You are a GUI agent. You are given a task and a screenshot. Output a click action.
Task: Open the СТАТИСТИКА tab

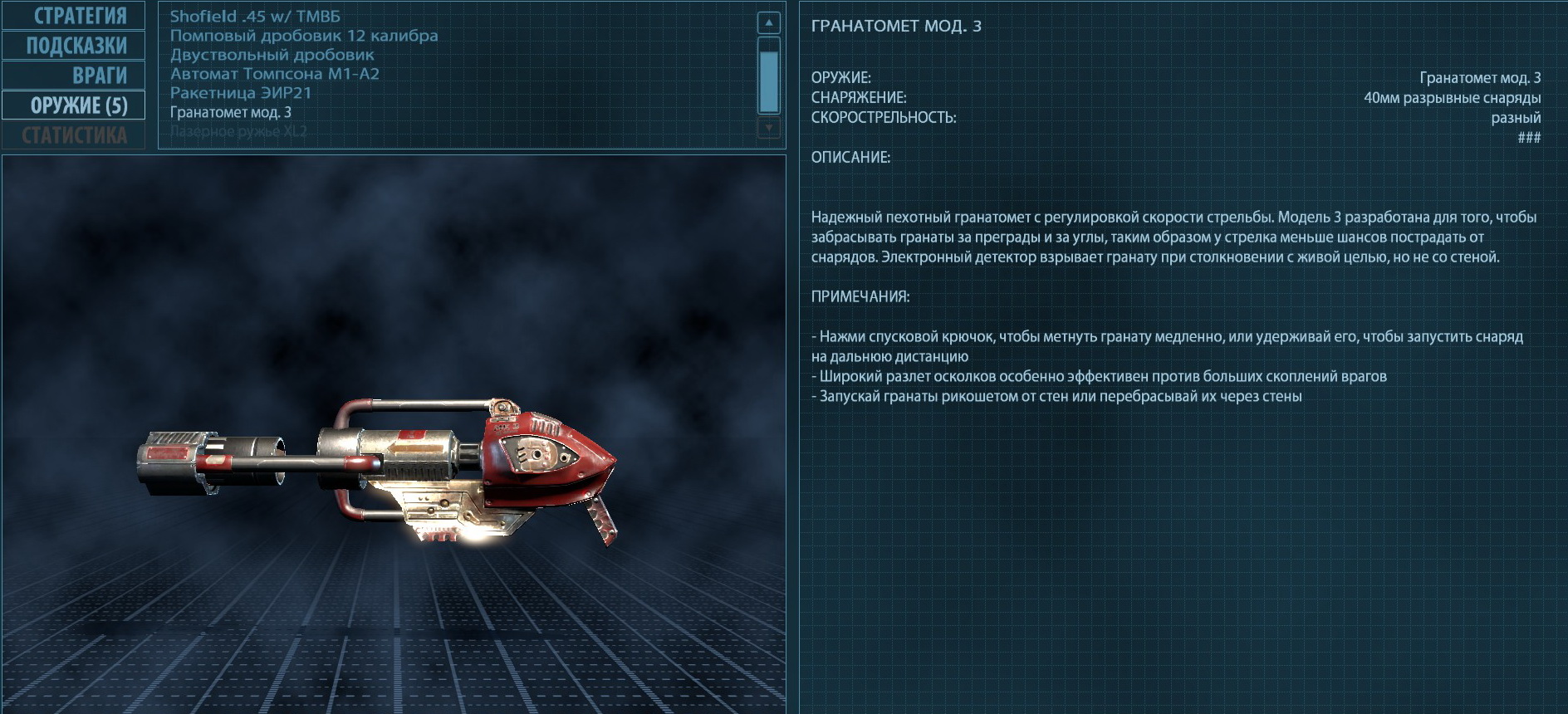coord(74,135)
